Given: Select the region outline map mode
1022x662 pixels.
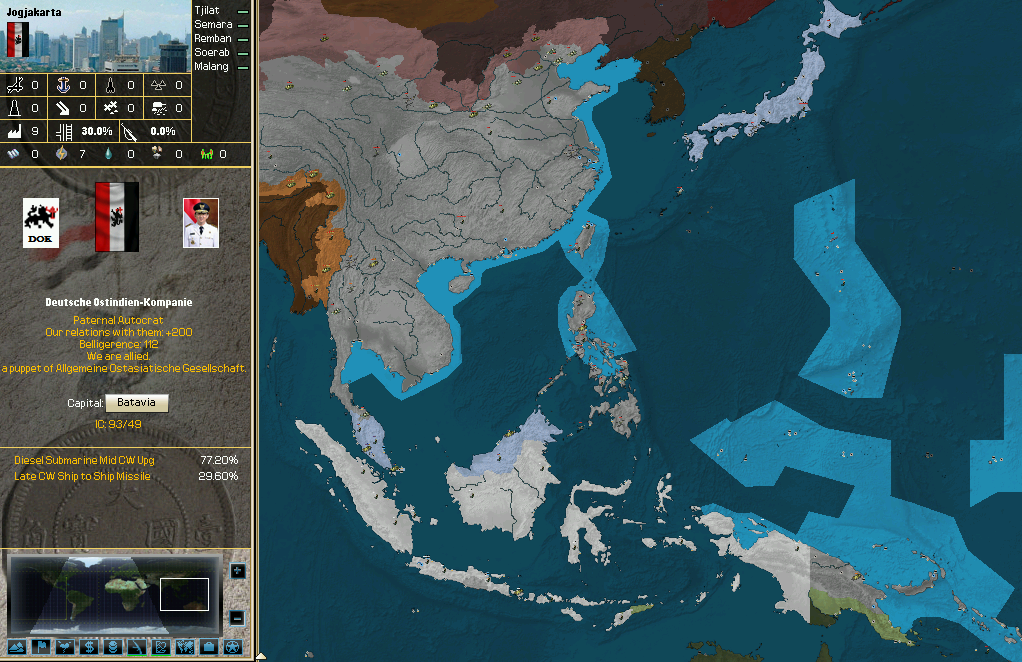Looking at the screenshot, I should click(x=160, y=647).
